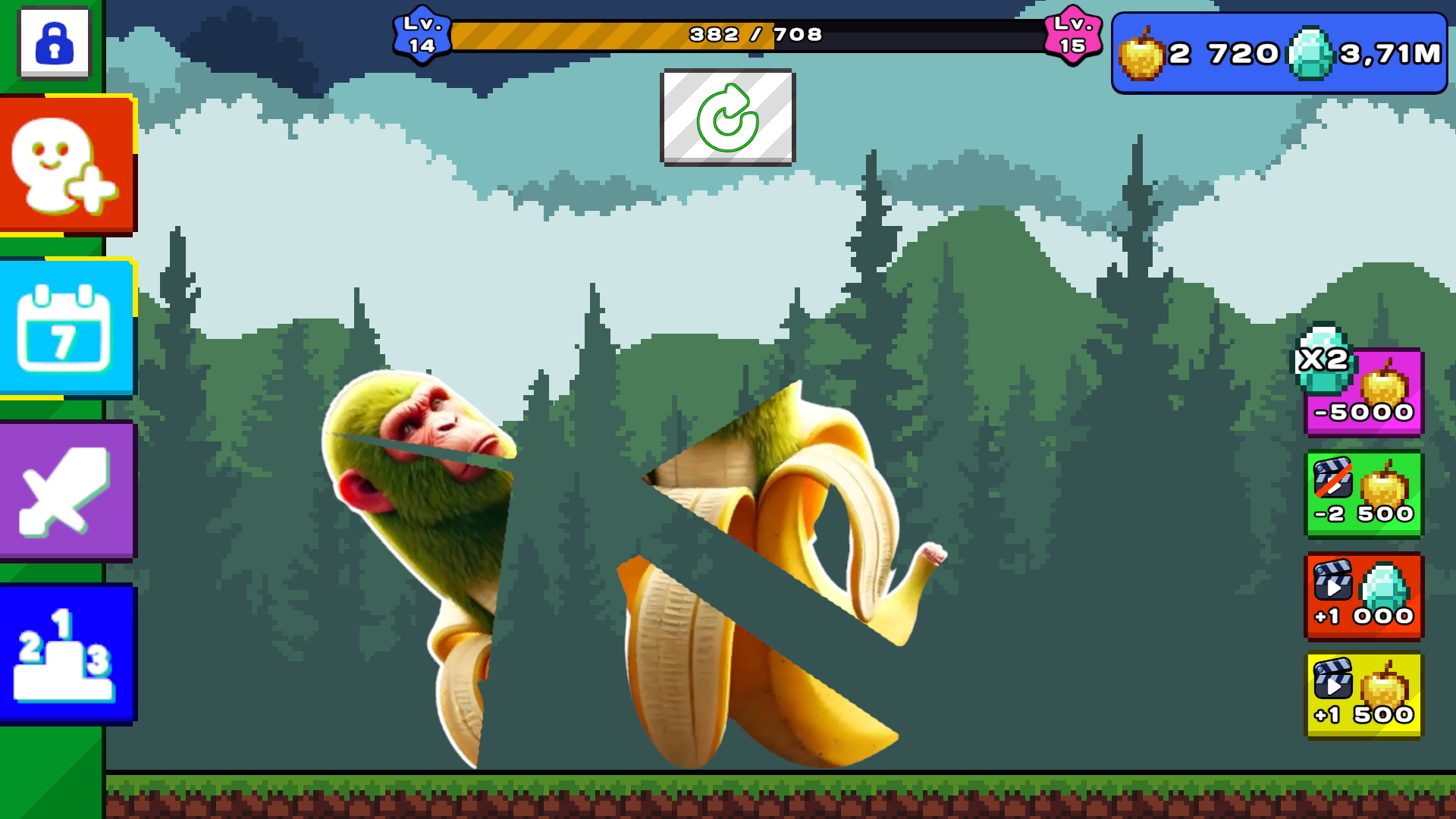Expand the Lv. 14 level badge
The height and width of the screenshot is (819, 1456).
pyautogui.click(x=423, y=34)
